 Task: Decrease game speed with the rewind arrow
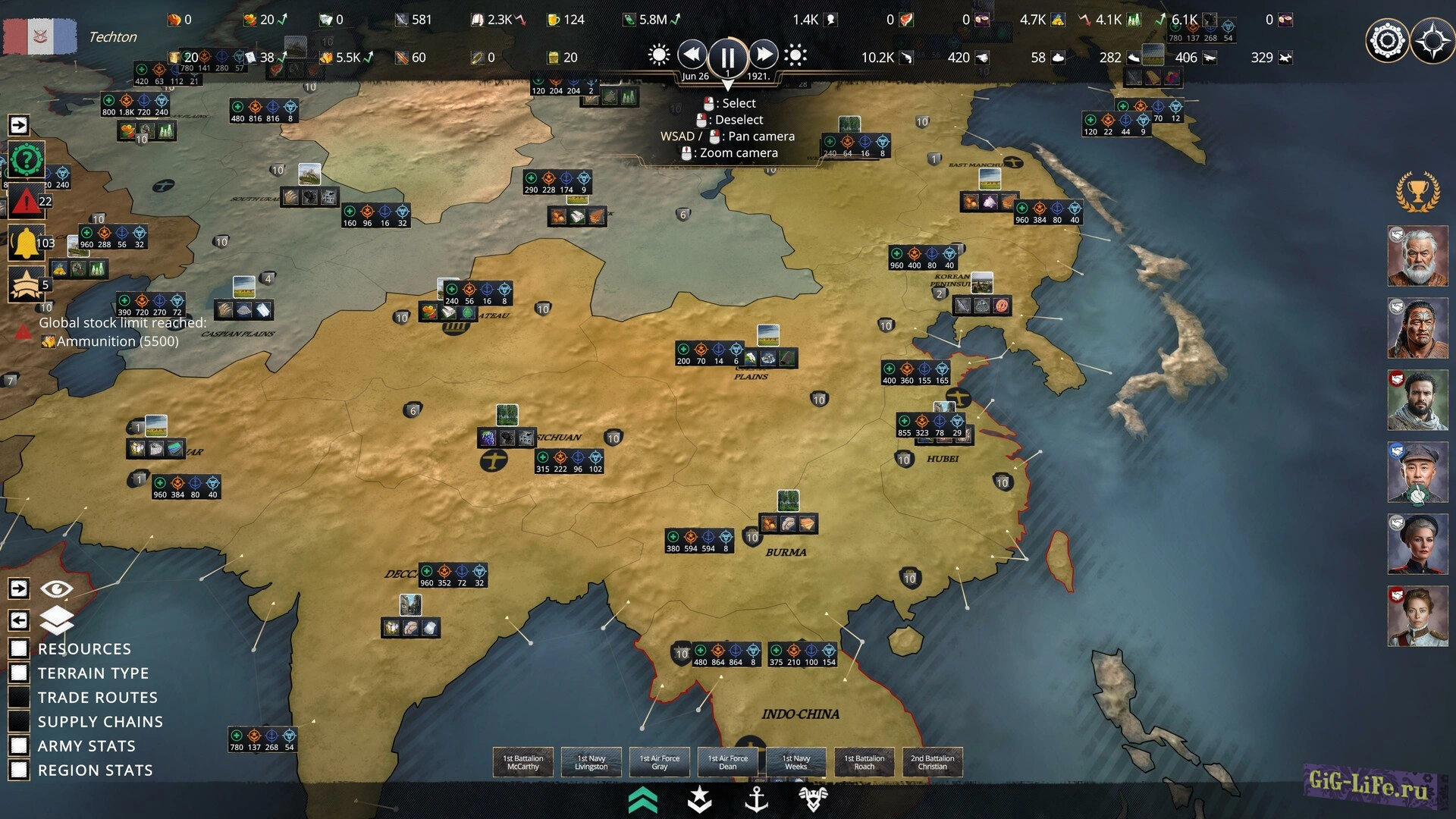pyautogui.click(x=692, y=55)
